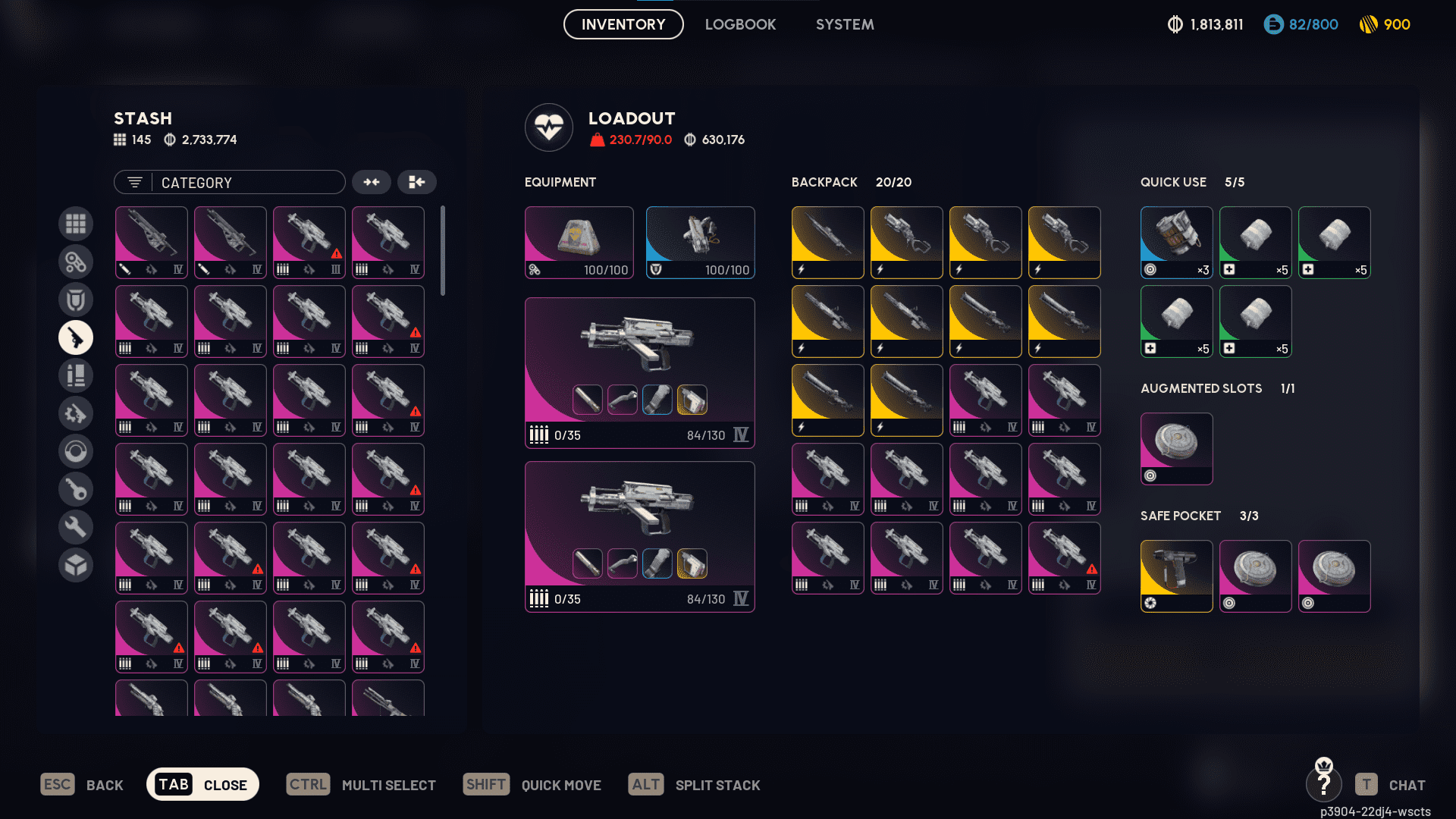
Task: Open the shield armor category in stash
Action: click(76, 300)
